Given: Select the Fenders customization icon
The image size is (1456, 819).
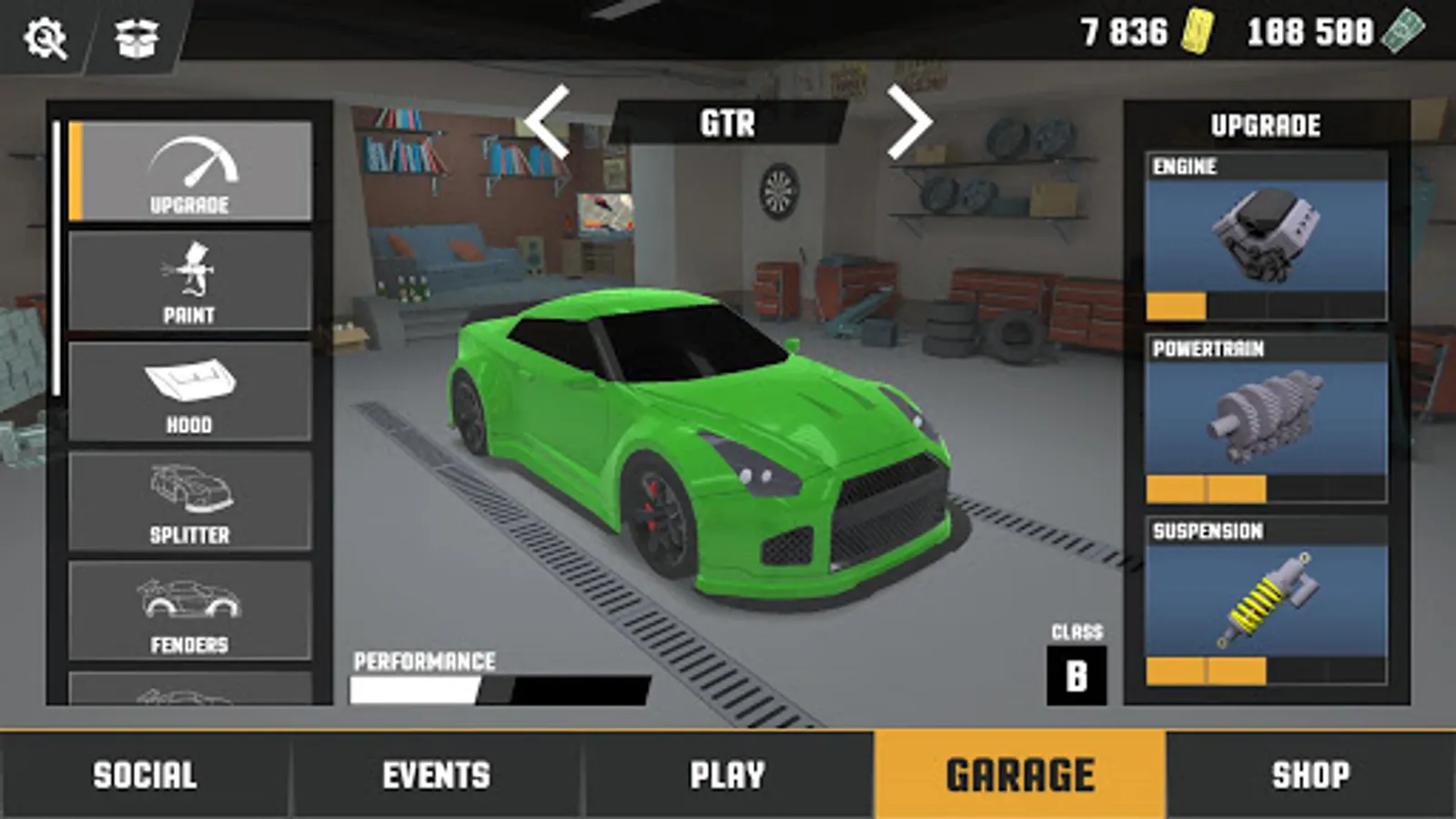Looking at the screenshot, I should click(x=189, y=605).
